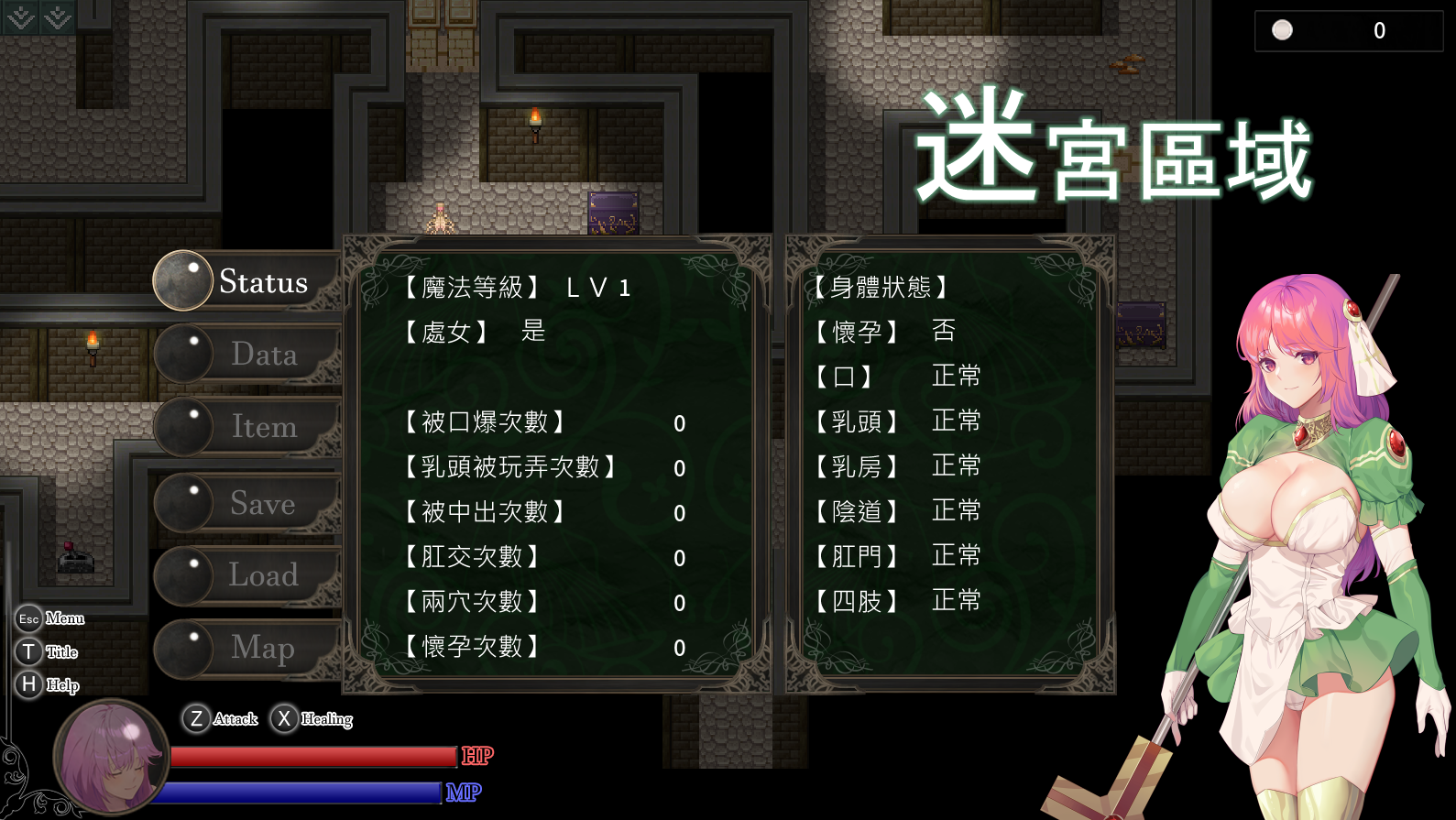Viewport: 1456px width, 820px height.
Task: Open the Item menu entry
Action: coord(182,426)
